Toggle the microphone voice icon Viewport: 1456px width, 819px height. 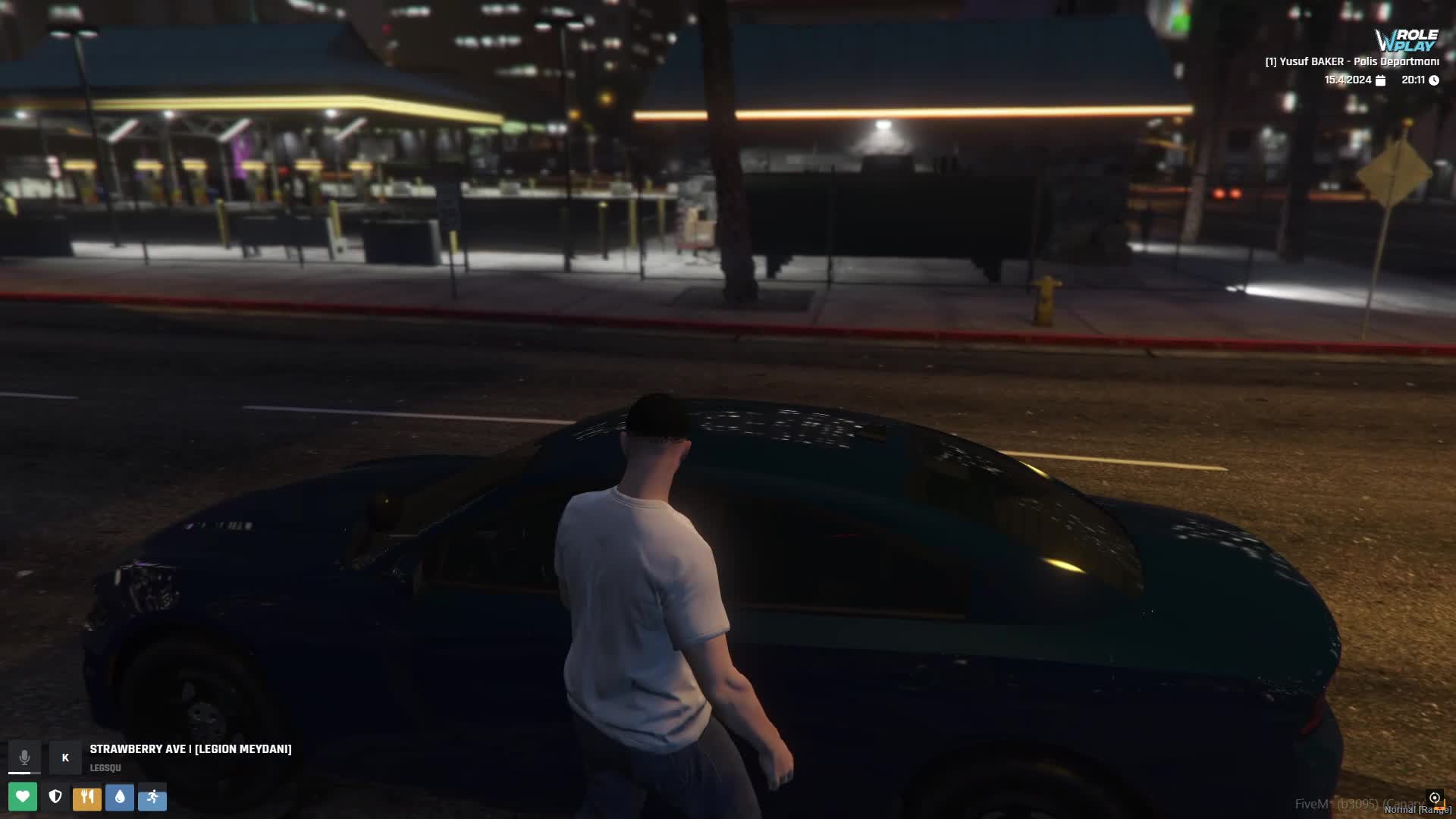(x=24, y=757)
